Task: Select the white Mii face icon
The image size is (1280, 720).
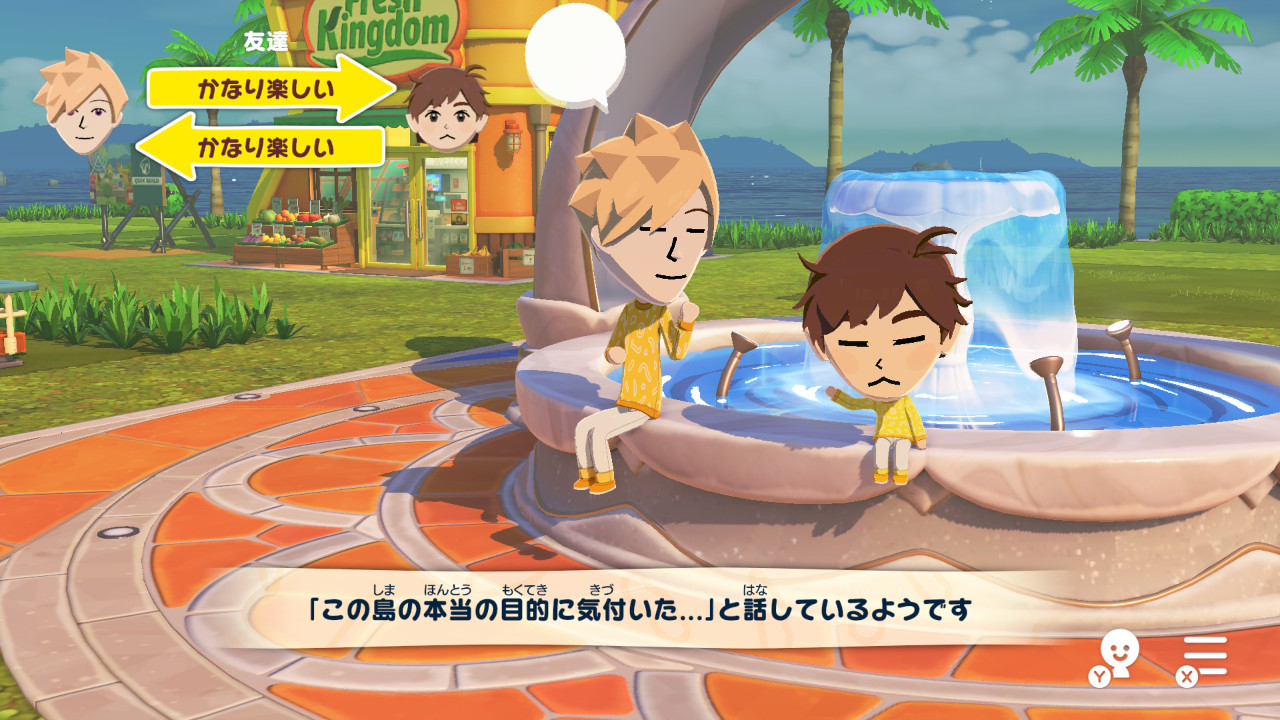Action: [1119, 650]
